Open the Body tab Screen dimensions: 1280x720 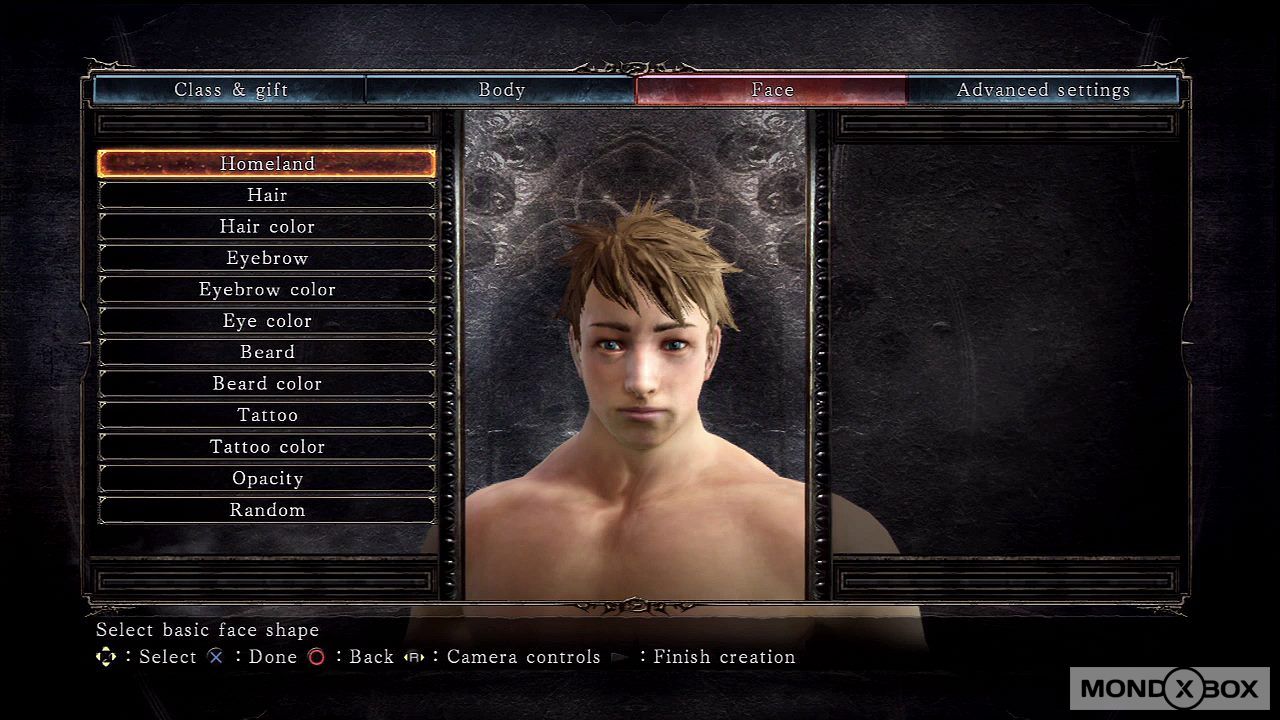tap(501, 90)
